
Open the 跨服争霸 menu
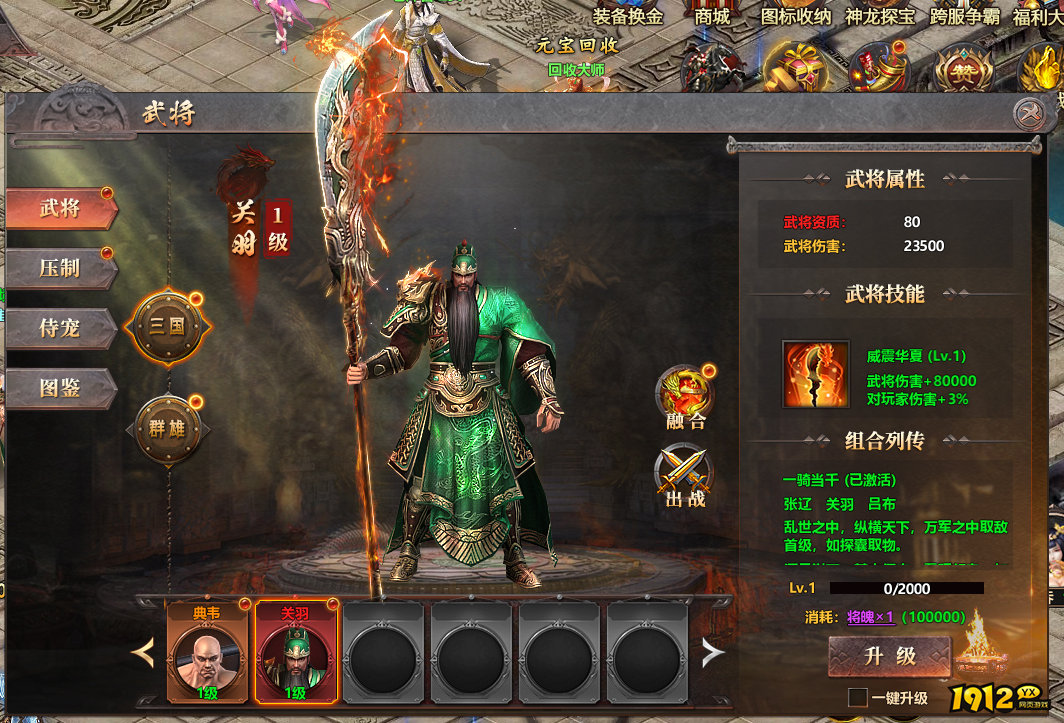click(x=965, y=16)
